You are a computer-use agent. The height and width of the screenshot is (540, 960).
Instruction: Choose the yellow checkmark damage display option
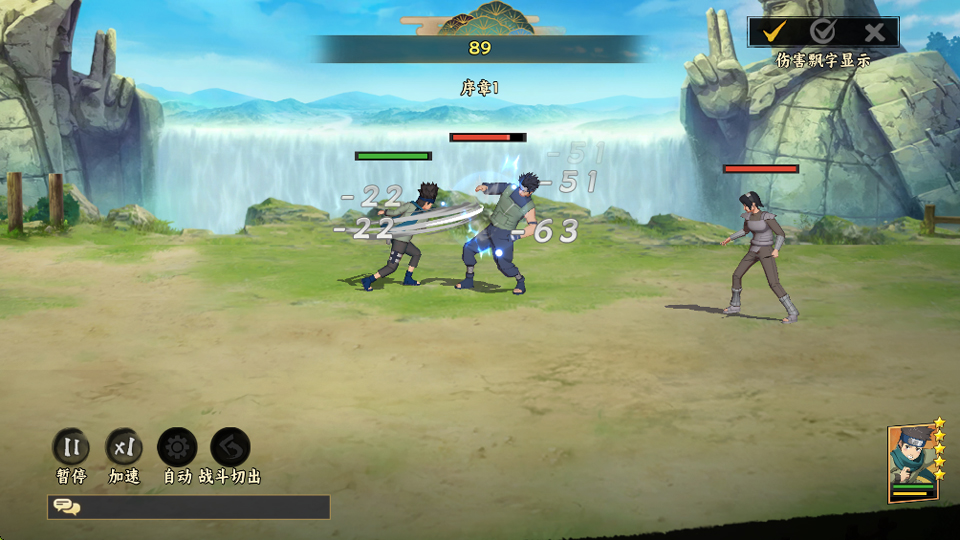(x=773, y=32)
